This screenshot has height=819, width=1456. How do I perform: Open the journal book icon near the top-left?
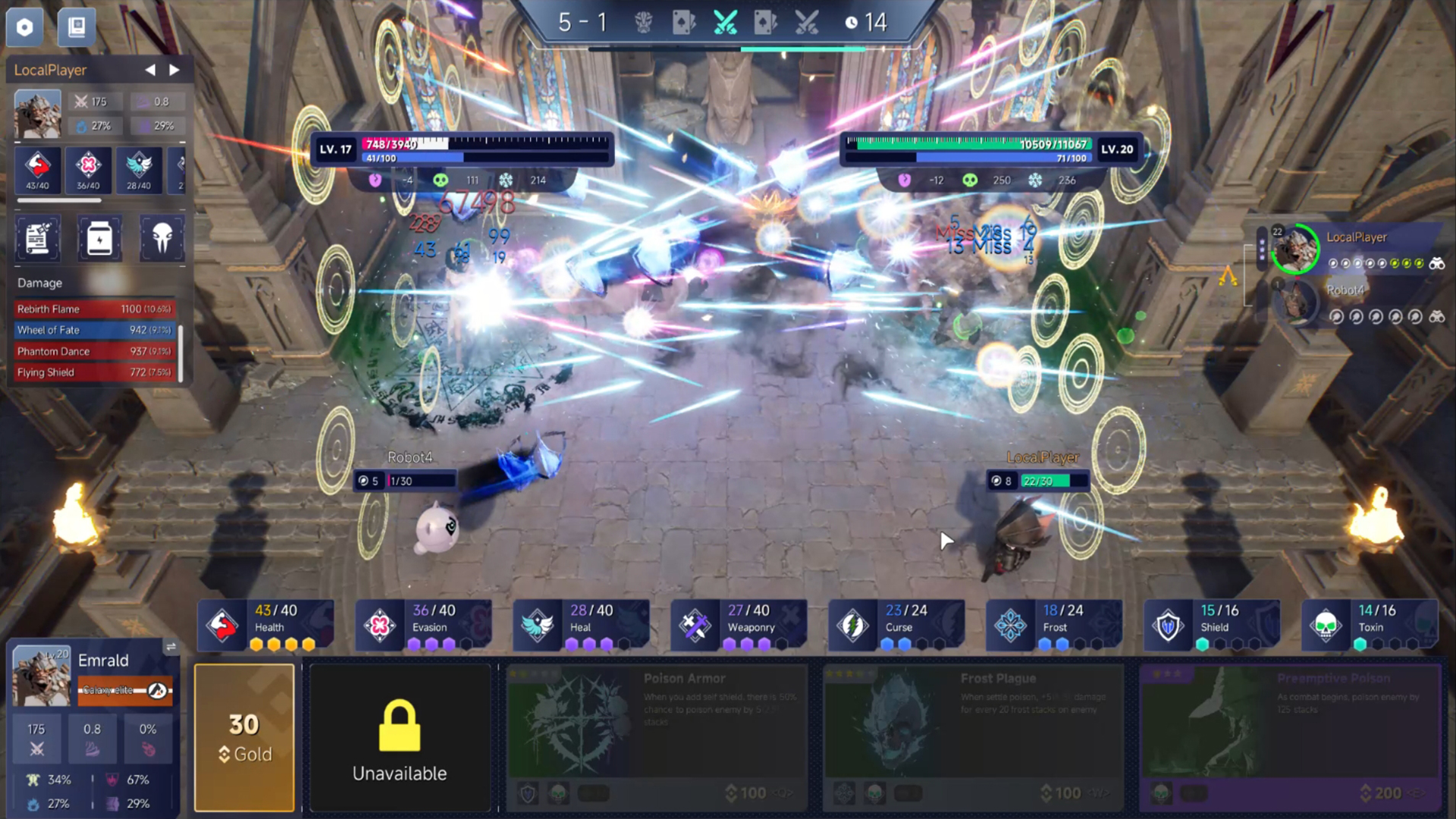pos(76,26)
